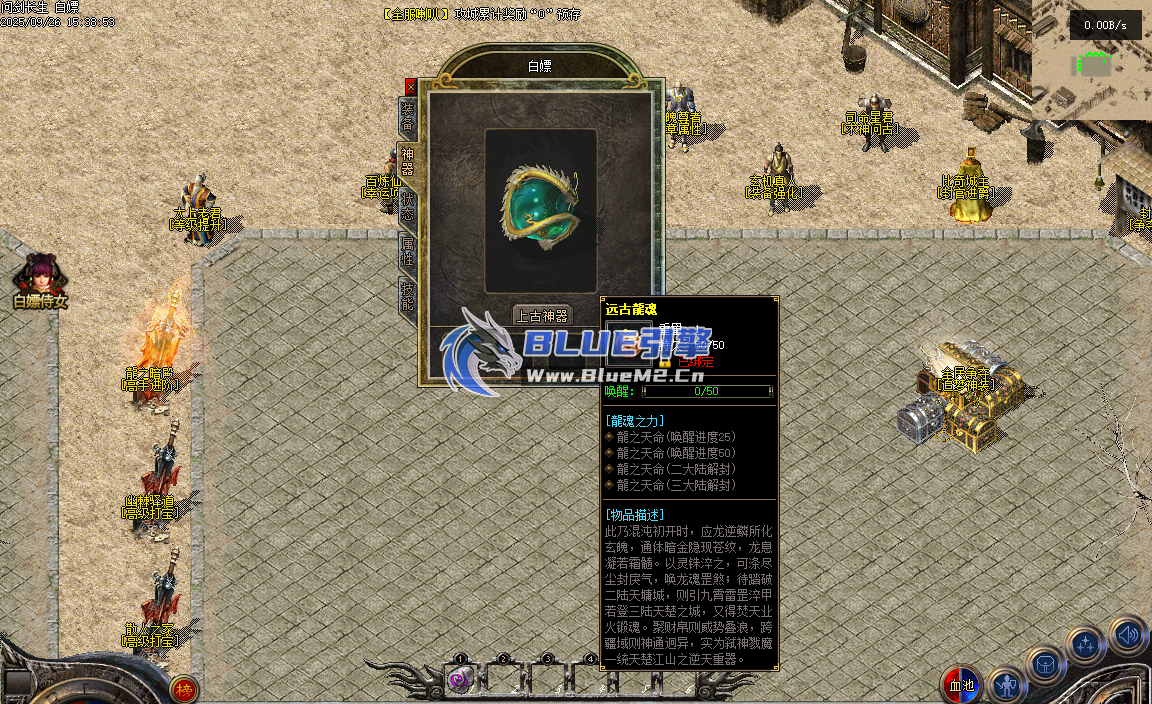Viewport: 1152px width, 704px height.
Task: Toggle the sound speaker button
Action: coord(1127,634)
